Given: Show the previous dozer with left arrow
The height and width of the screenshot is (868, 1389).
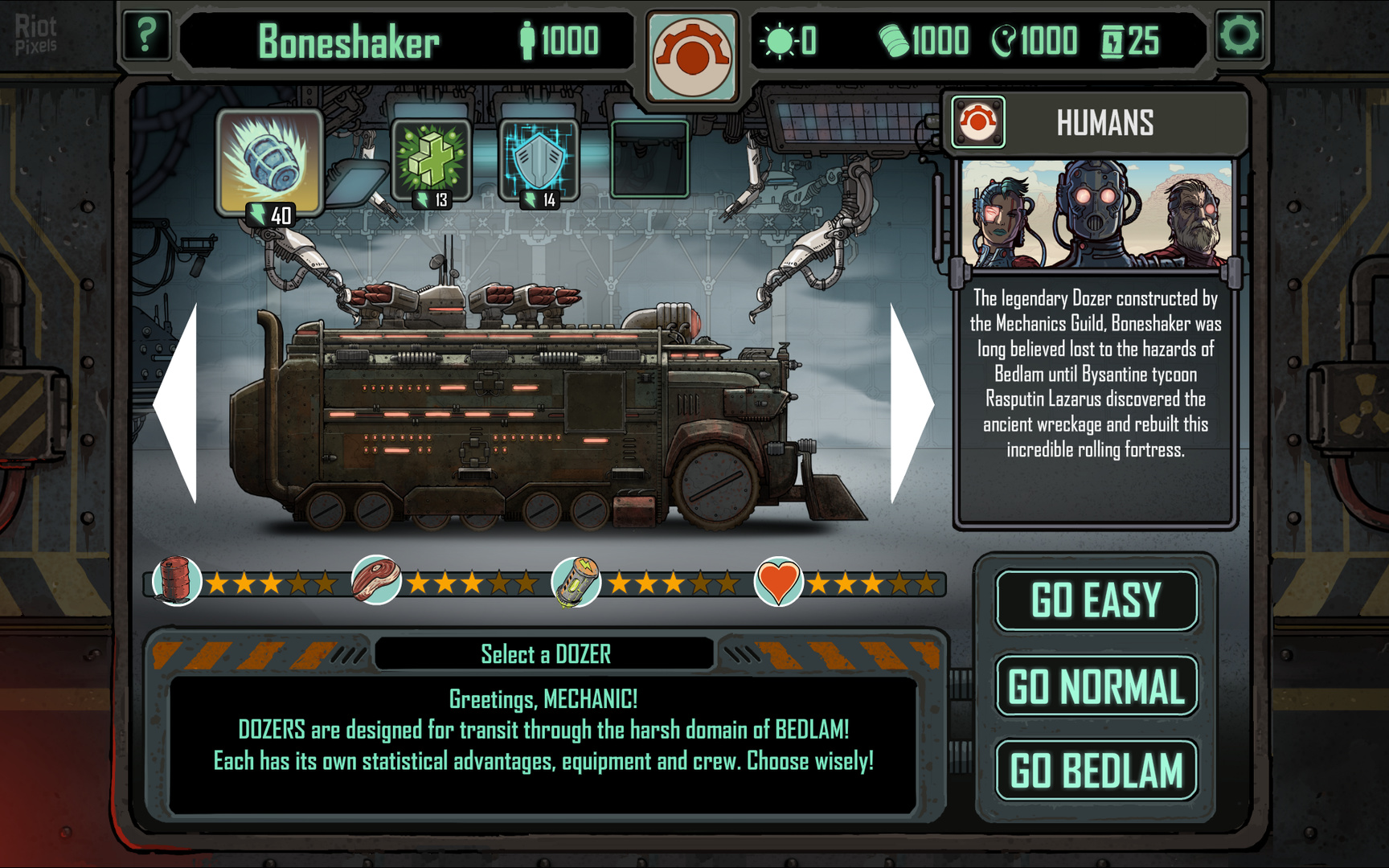Looking at the screenshot, I should coord(177,403).
